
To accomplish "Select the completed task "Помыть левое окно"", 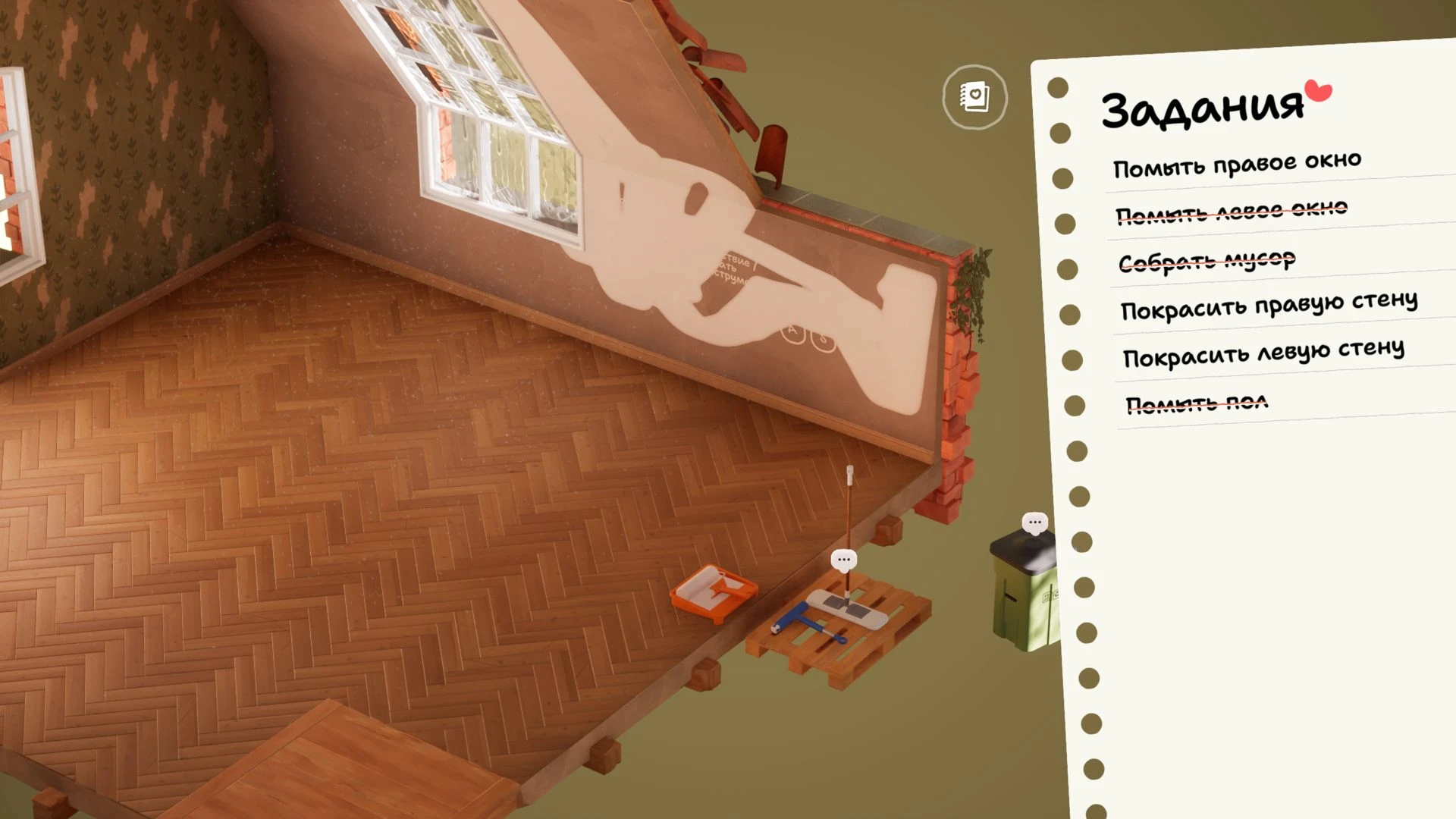I will 1232,212.
